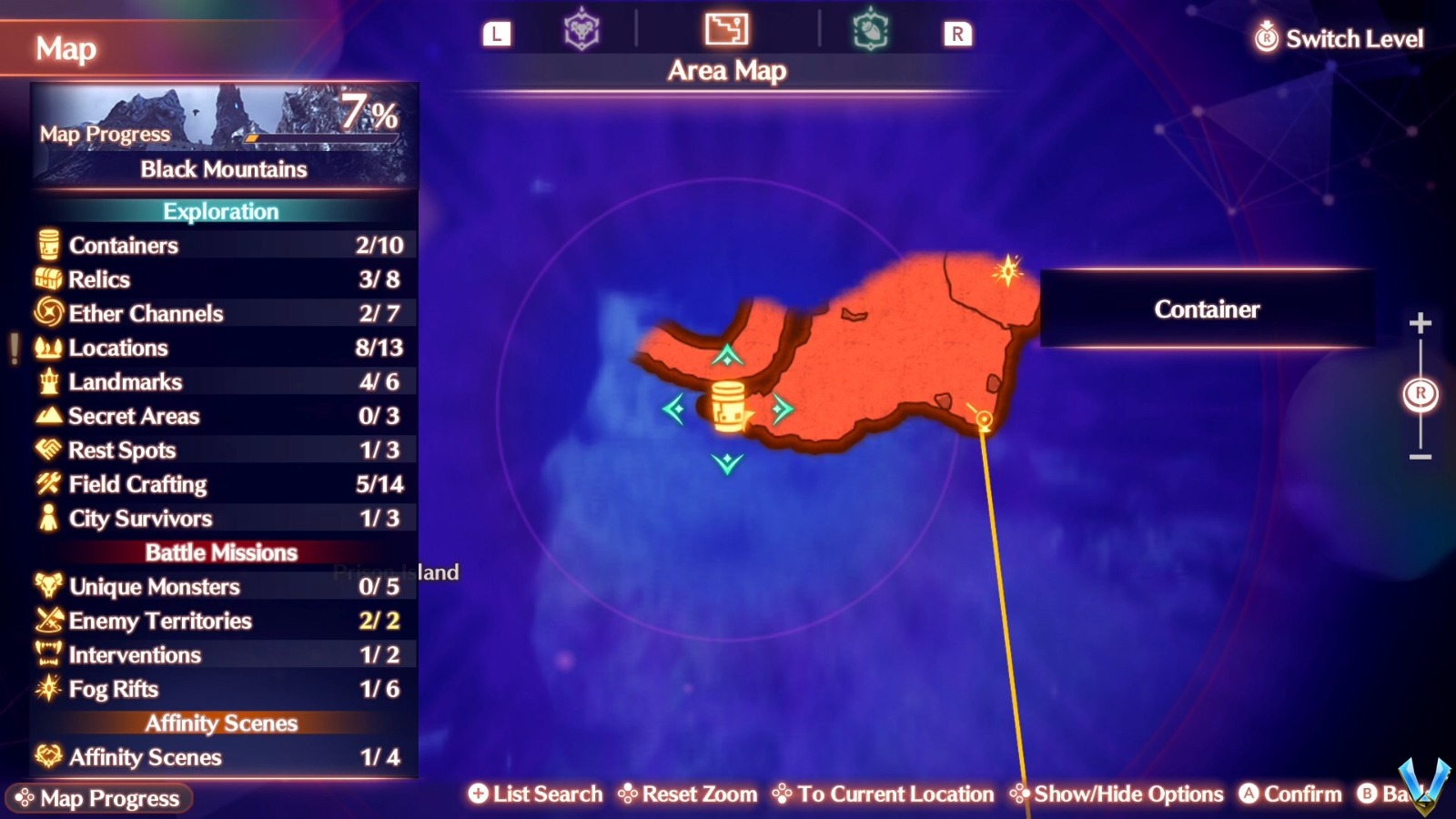
Task: Select the Ether Channels swirl icon
Action: coord(47,313)
